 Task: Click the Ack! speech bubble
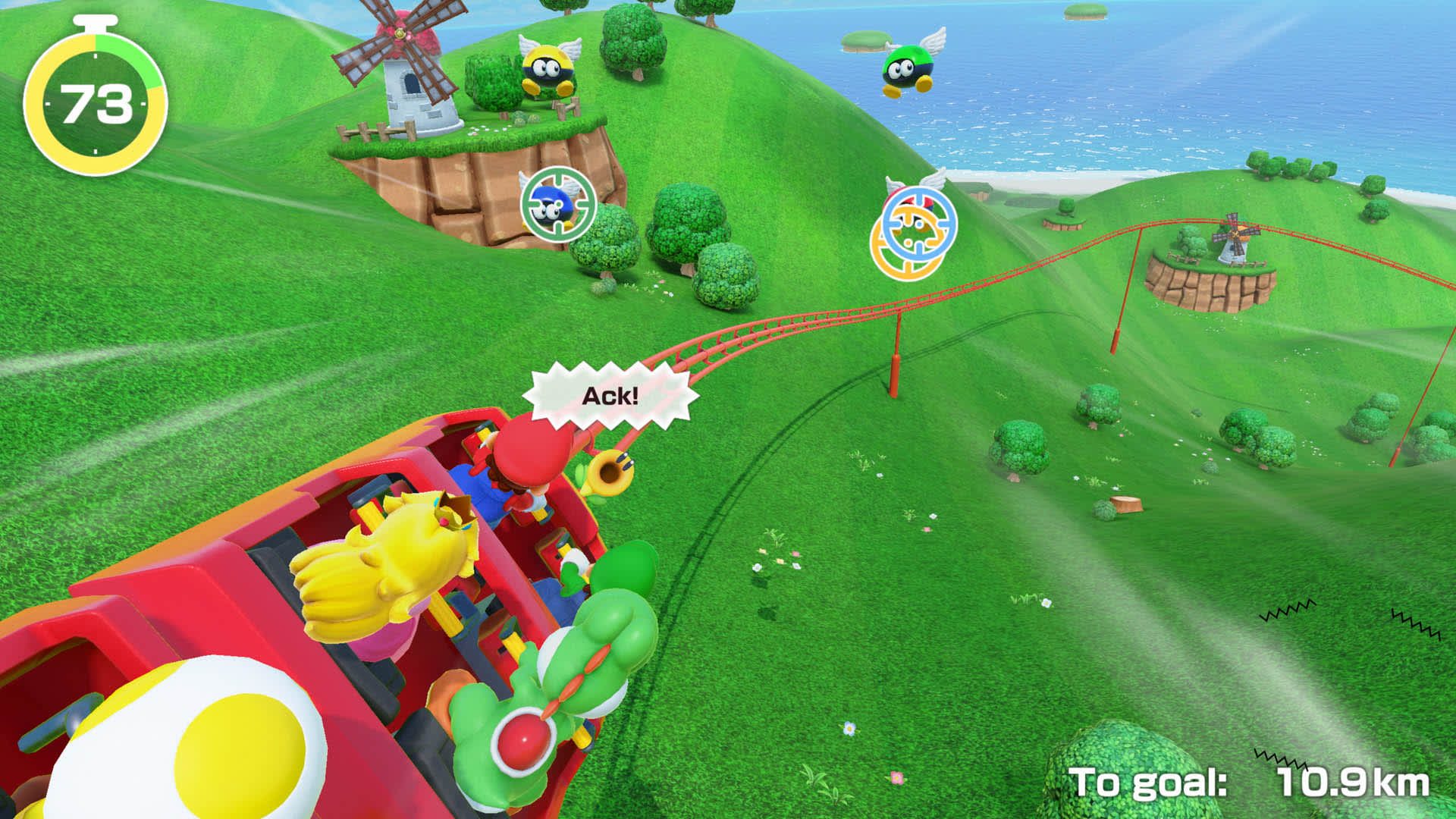(x=610, y=394)
